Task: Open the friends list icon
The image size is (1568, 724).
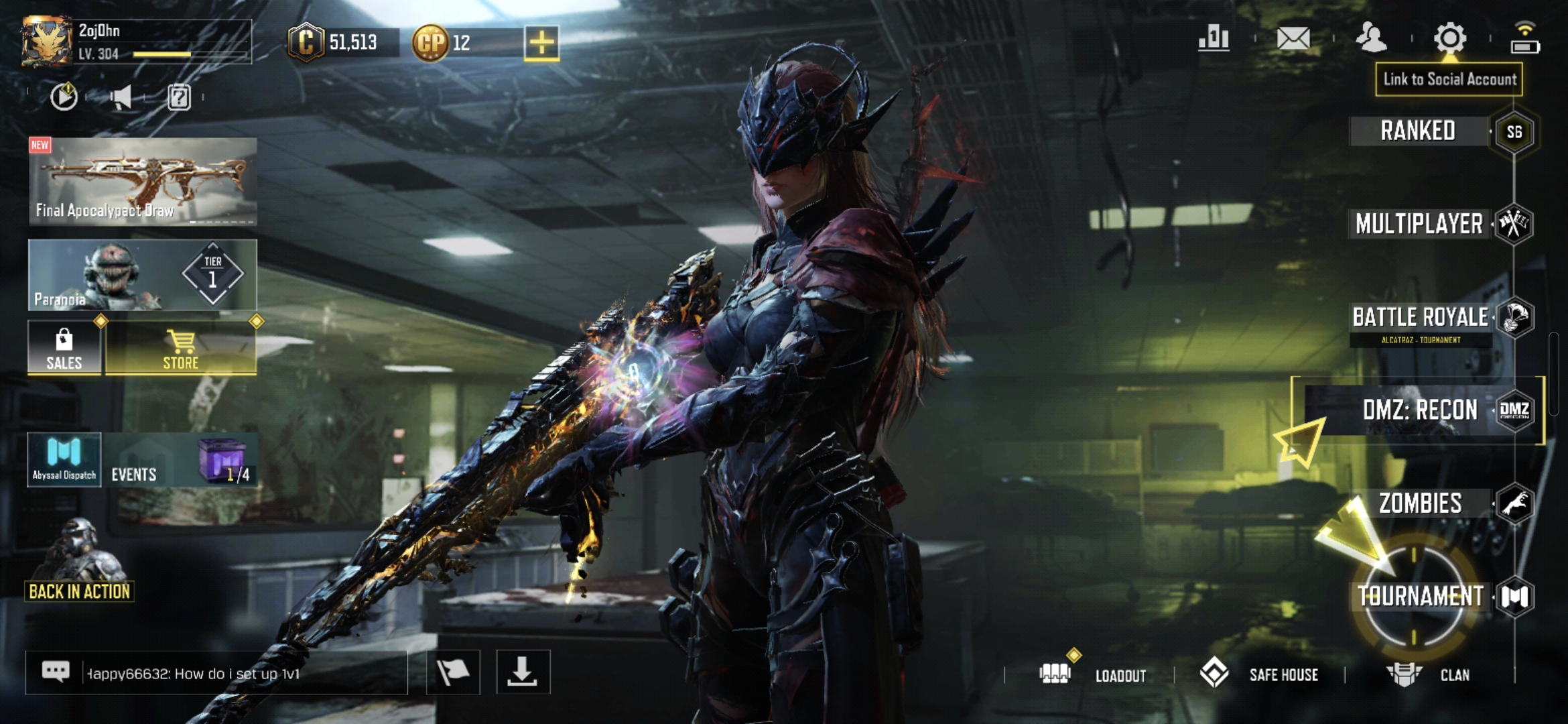Action: (x=1371, y=38)
